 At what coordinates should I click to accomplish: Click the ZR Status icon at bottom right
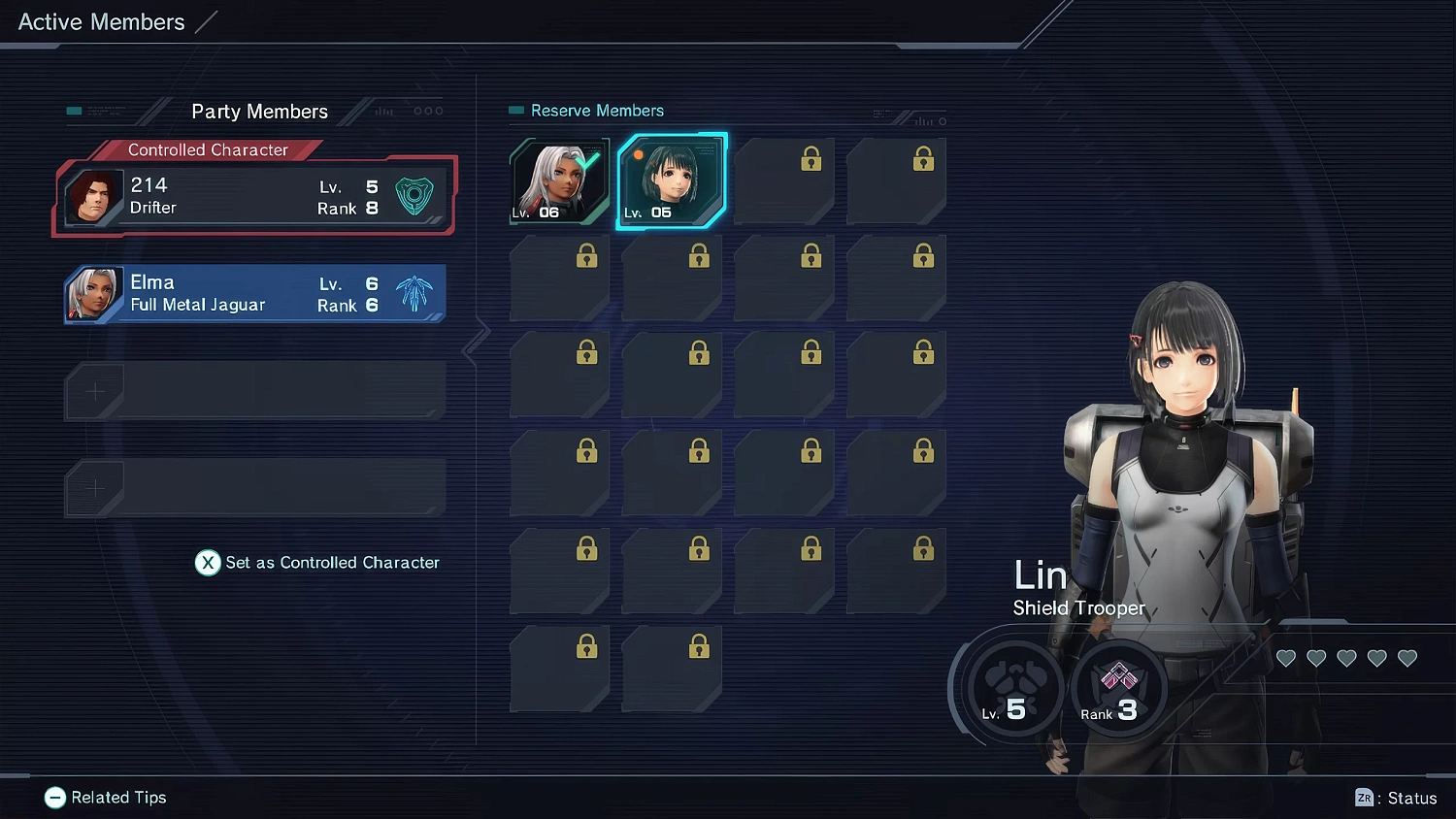pyautogui.click(x=1365, y=798)
